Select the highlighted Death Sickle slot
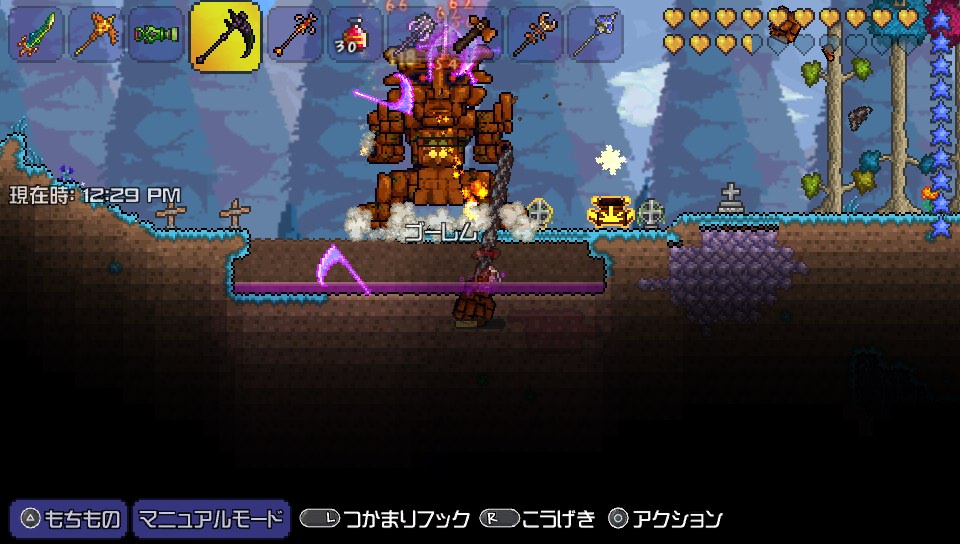 225,37
